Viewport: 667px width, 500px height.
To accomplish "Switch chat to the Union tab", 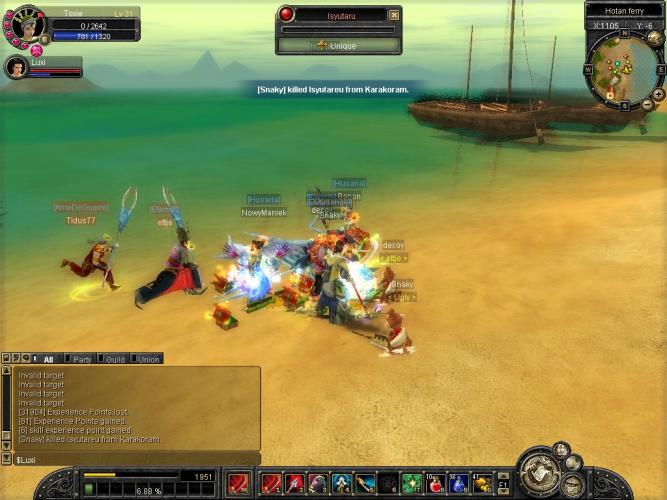I will pos(148,359).
